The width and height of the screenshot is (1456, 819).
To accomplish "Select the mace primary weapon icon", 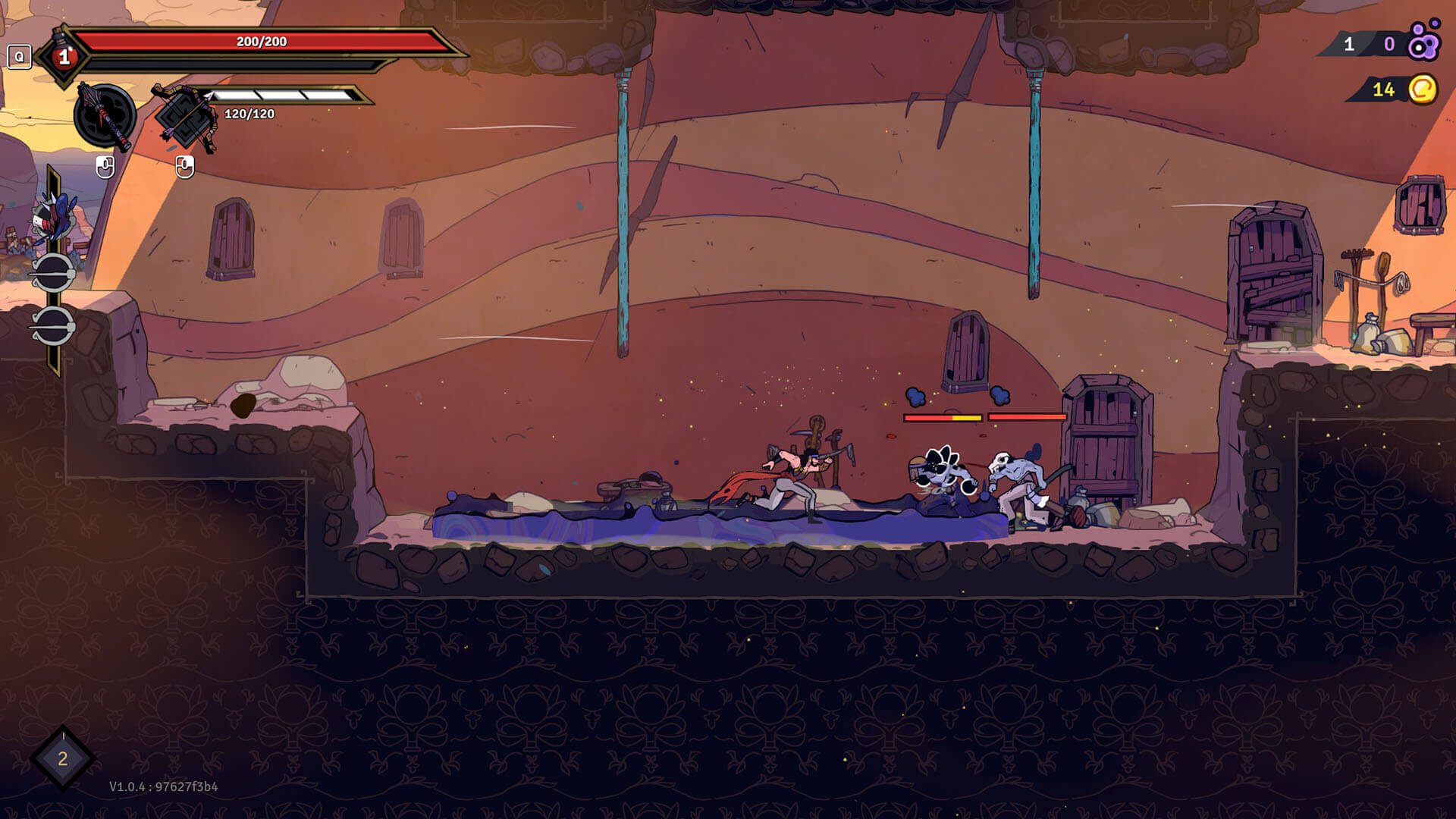I will (x=105, y=116).
